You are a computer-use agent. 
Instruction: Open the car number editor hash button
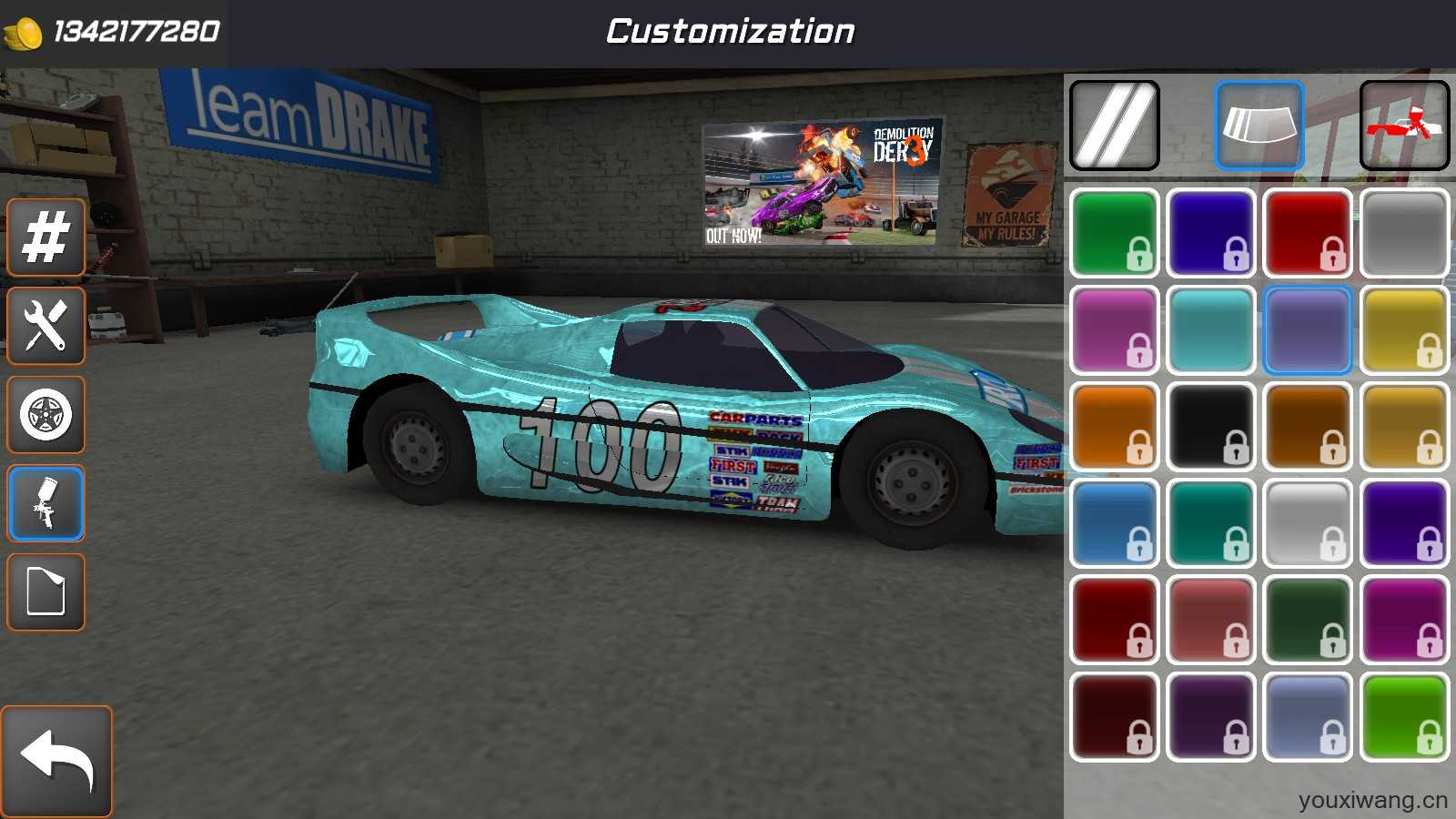click(x=45, y=238)
